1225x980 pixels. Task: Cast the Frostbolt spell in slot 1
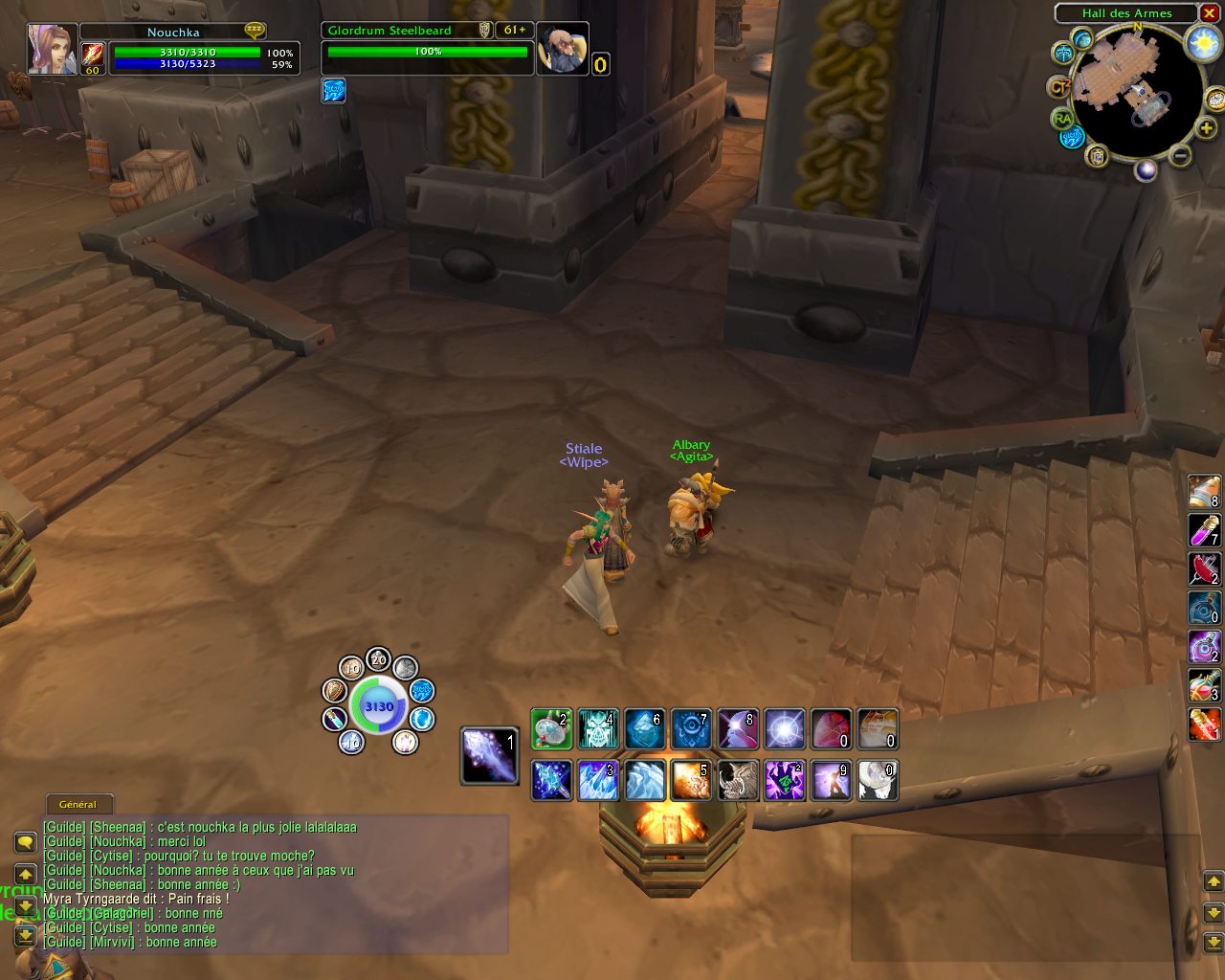coord(489,755)
